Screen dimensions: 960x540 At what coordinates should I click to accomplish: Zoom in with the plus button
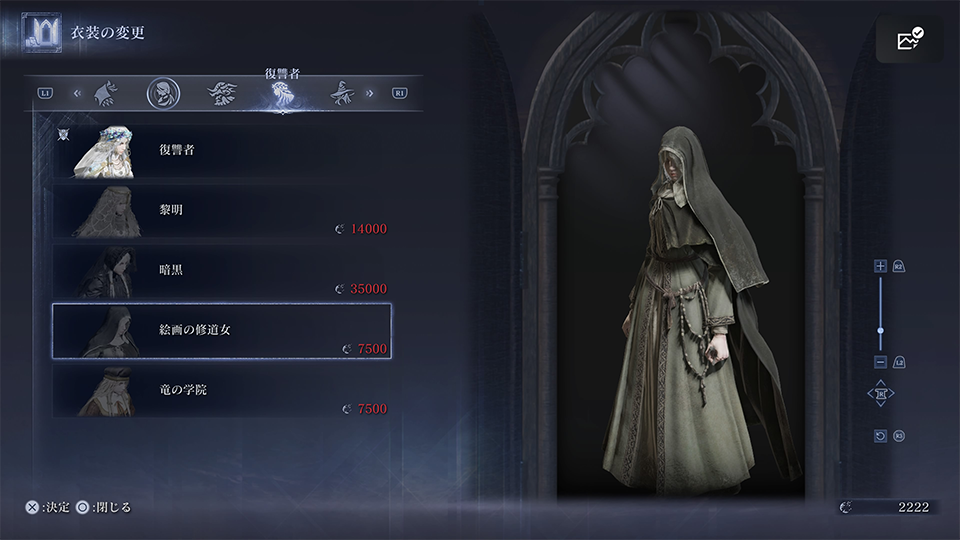pos(880,266)
